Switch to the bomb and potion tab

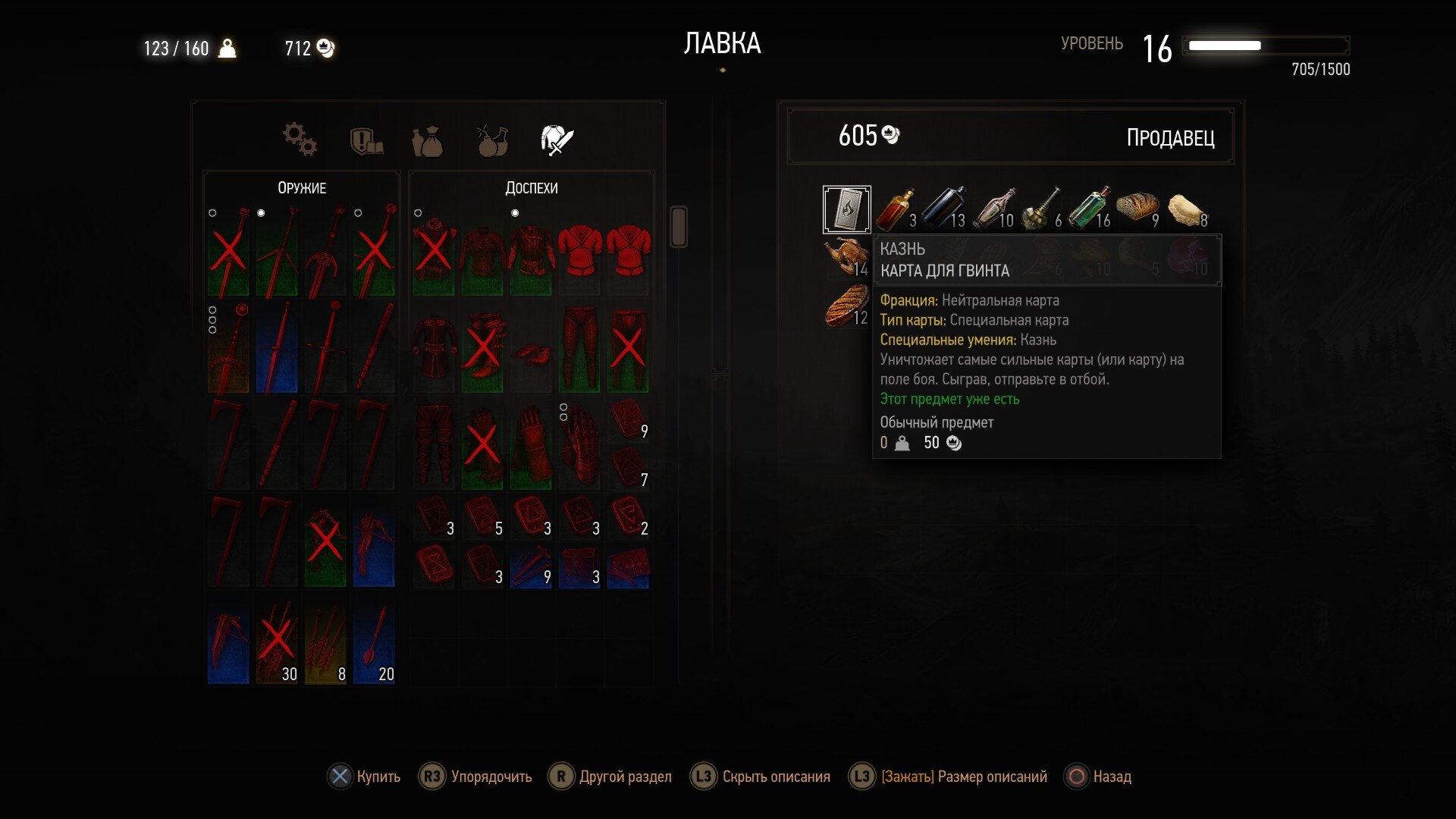click(492, 140)
